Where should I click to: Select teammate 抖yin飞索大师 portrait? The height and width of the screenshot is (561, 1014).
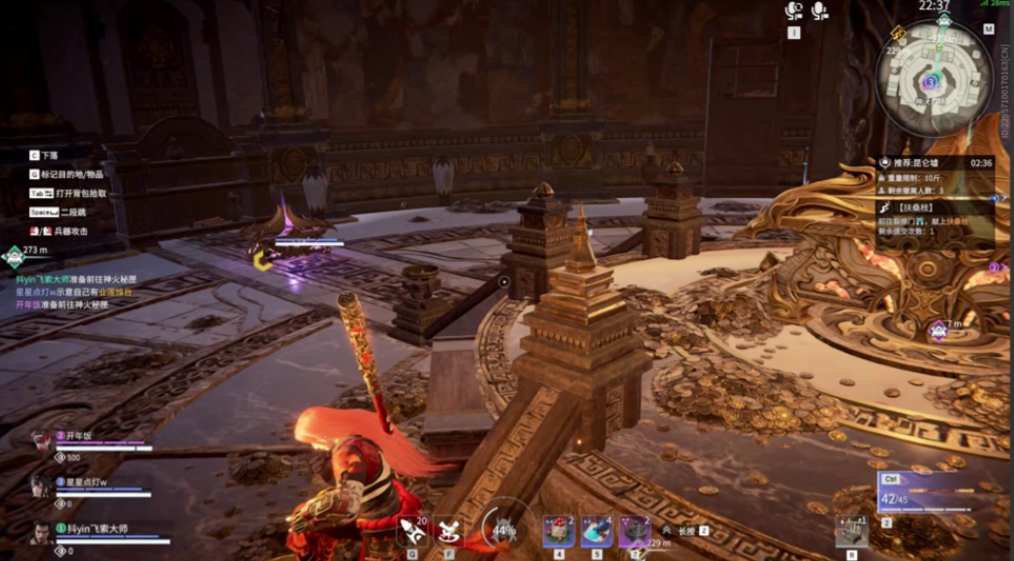(x=41, y=532)
